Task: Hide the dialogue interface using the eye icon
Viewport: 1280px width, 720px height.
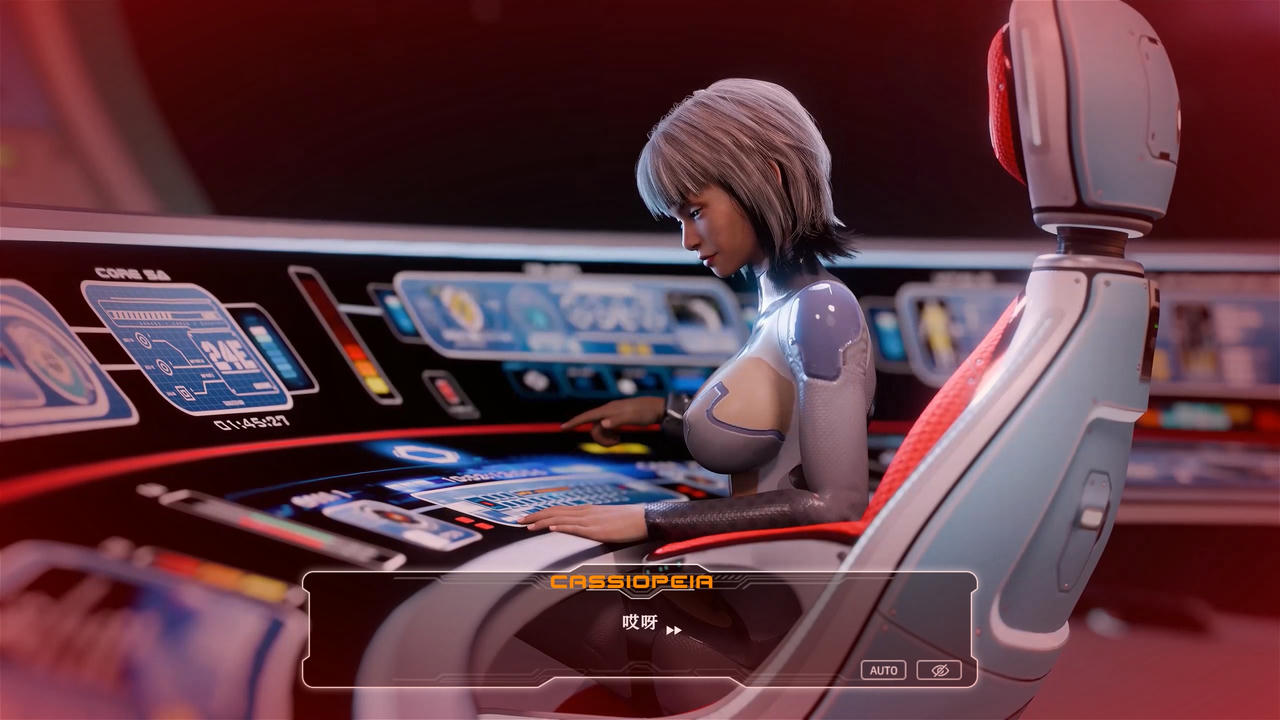Action: 940,670
